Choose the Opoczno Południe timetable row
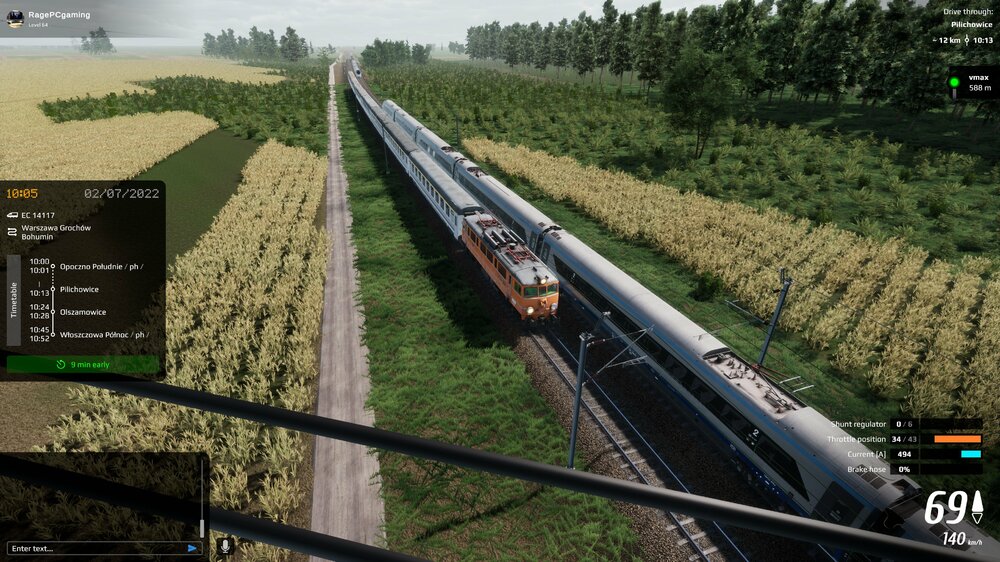 (100, 266)
